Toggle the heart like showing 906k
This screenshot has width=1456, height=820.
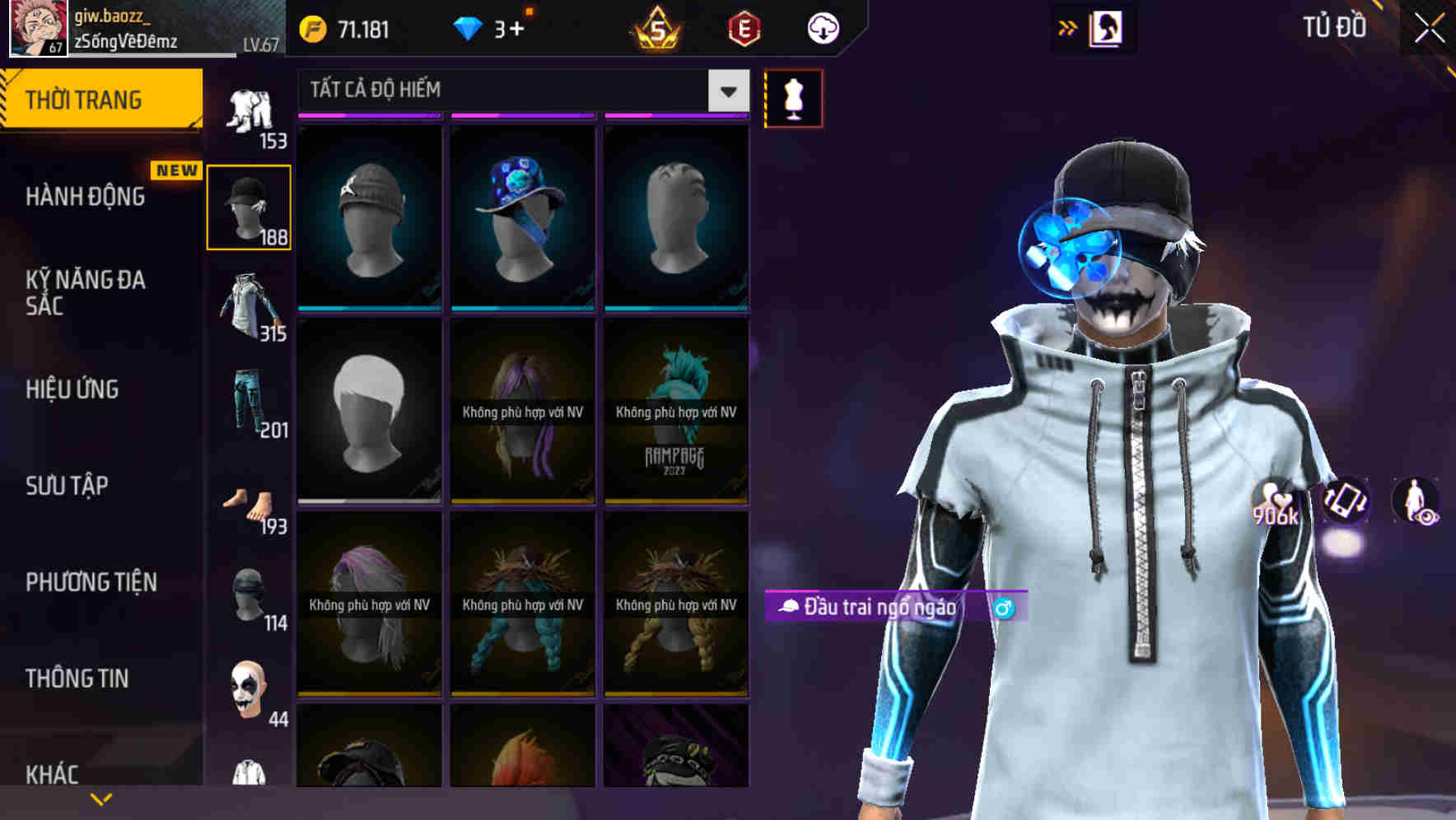coord(1275,502)
